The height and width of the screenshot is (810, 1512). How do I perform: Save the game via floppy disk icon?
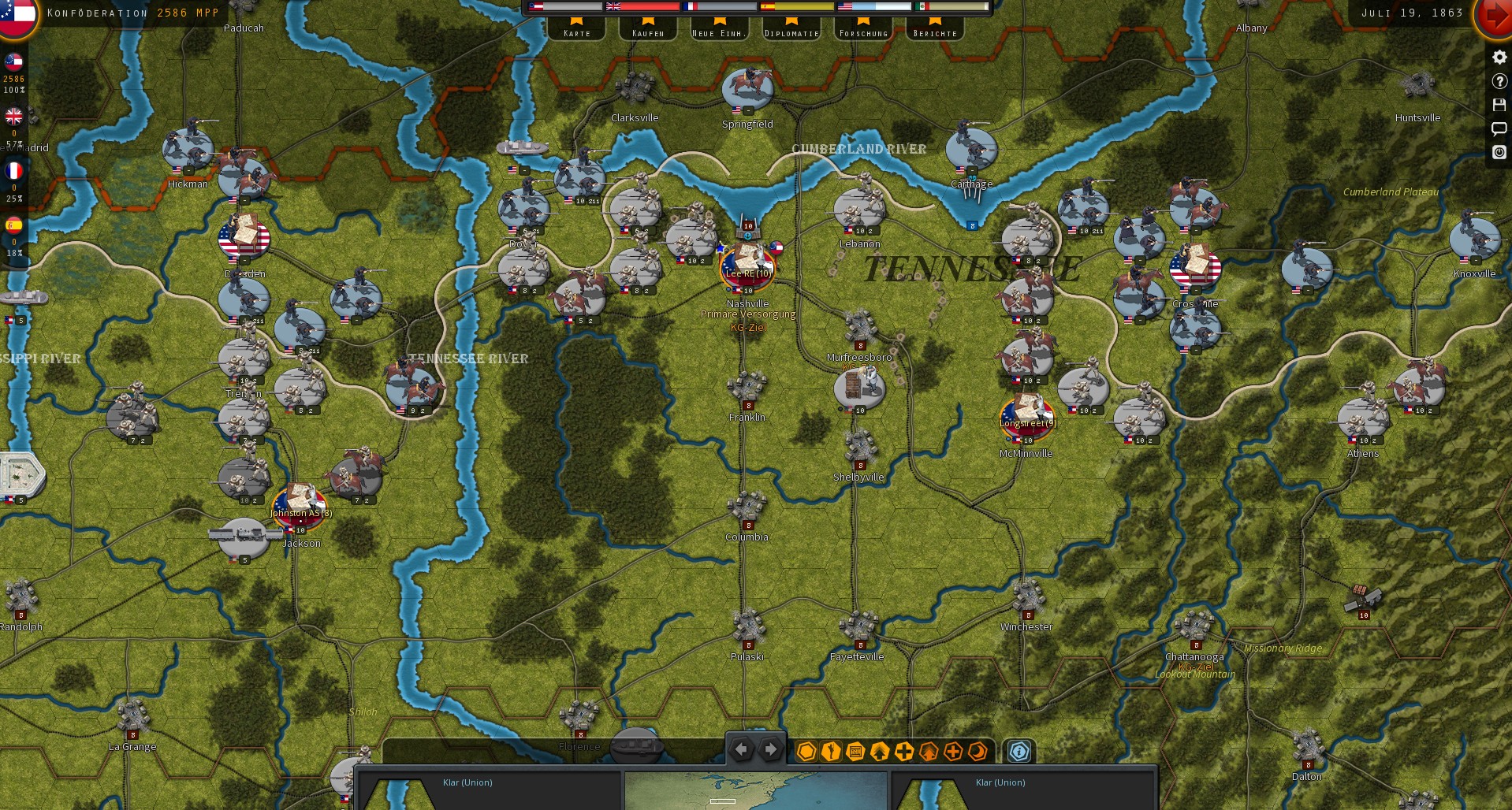click(1498, 105)
